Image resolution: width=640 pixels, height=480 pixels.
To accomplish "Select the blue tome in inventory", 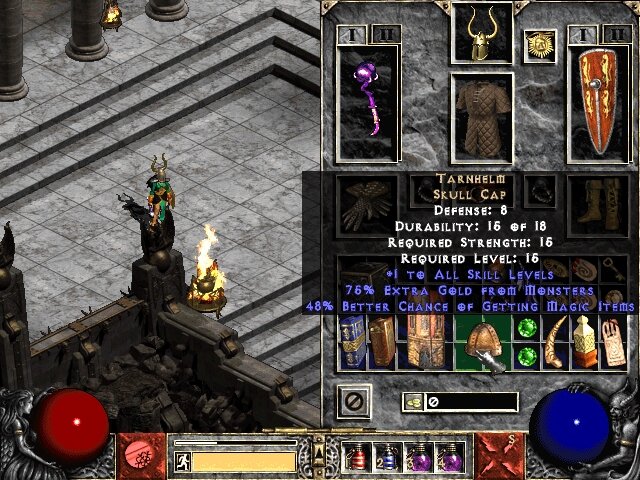I will click(352, 342).
